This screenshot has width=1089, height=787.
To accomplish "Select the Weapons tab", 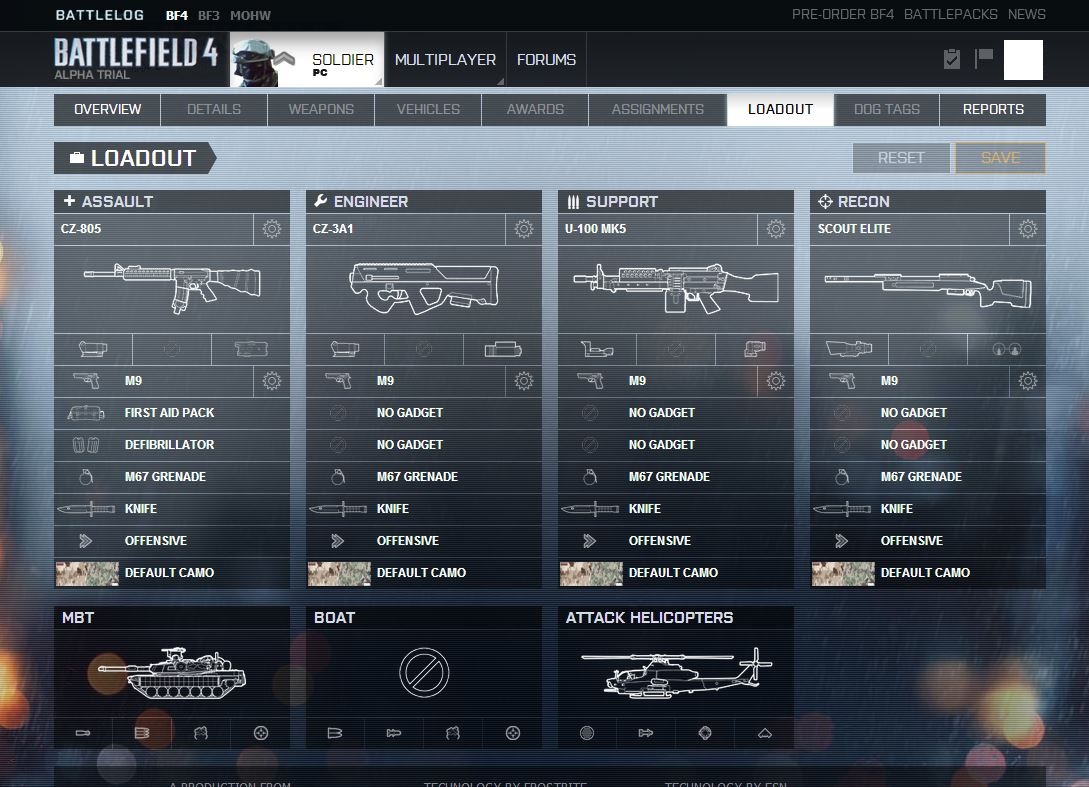I will click(x=321, y=109).
